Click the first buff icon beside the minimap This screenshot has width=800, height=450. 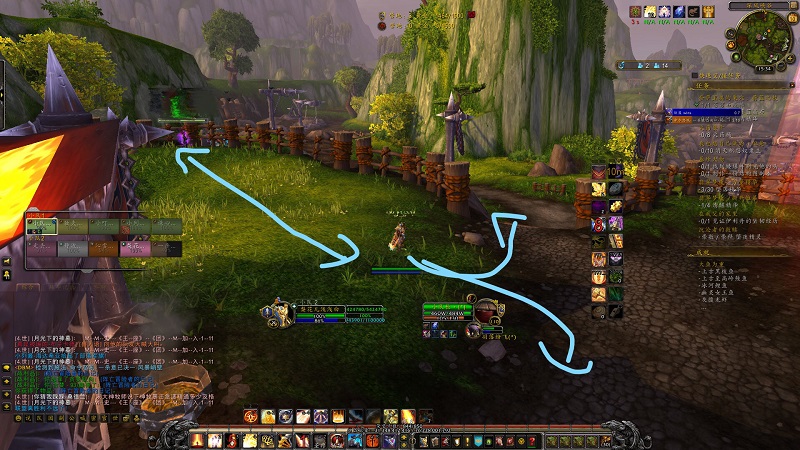click(x=636, y=11)
